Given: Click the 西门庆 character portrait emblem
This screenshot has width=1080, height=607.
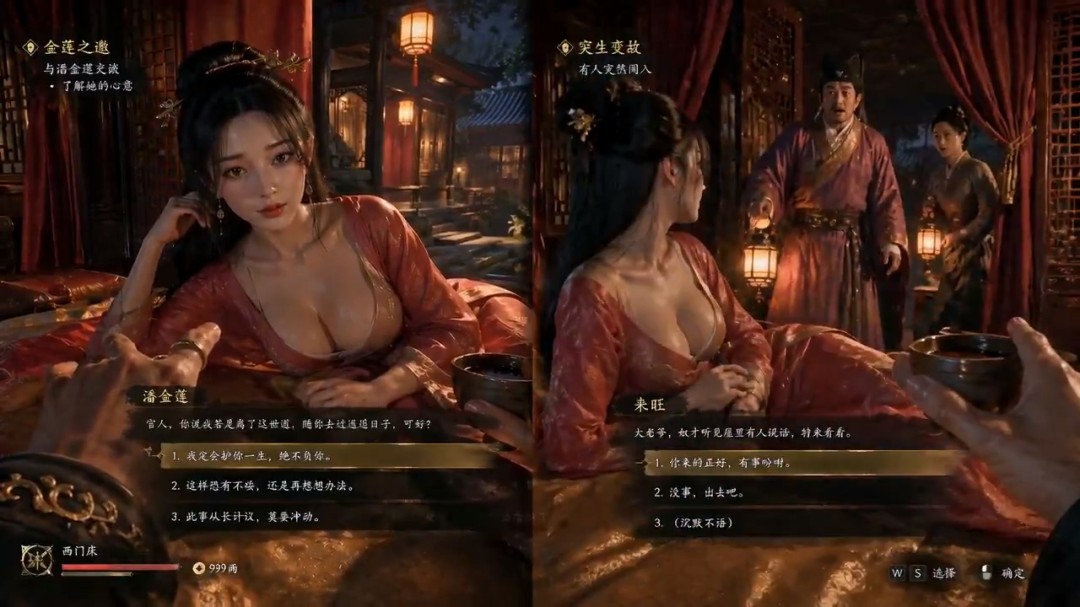Looking at the screenshot, I should [36, 560].
